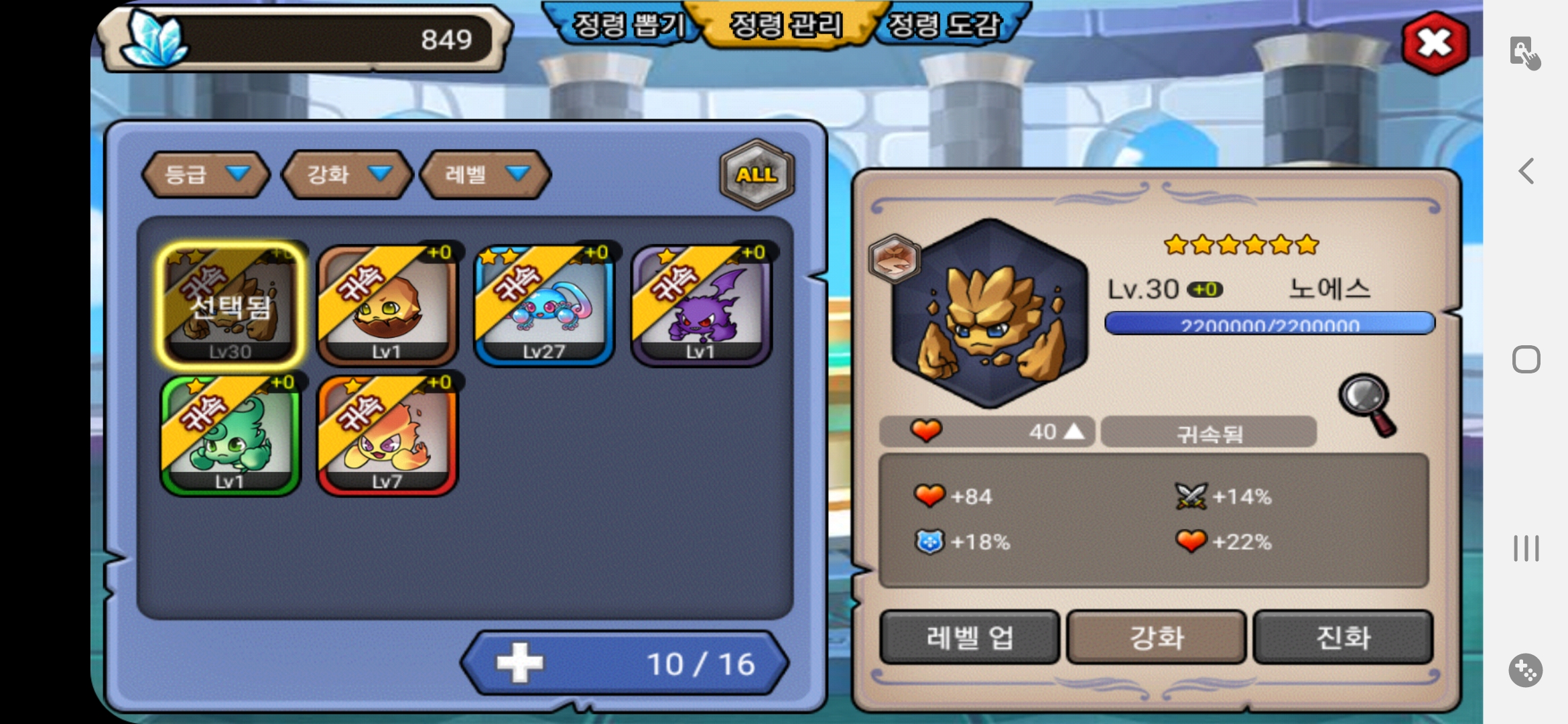Choose the Lv7 fire spirit
The width and height of the screenshot is (1568, 724).
tap(387, 436)
